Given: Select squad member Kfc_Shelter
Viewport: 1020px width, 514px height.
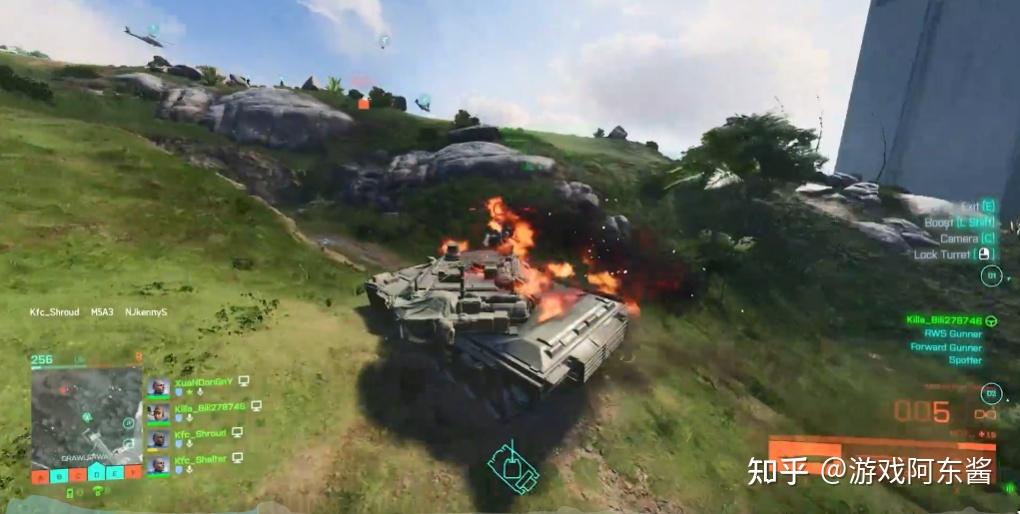Looking at the screenshot, I should pyautogui.click(x=200, y=460).
